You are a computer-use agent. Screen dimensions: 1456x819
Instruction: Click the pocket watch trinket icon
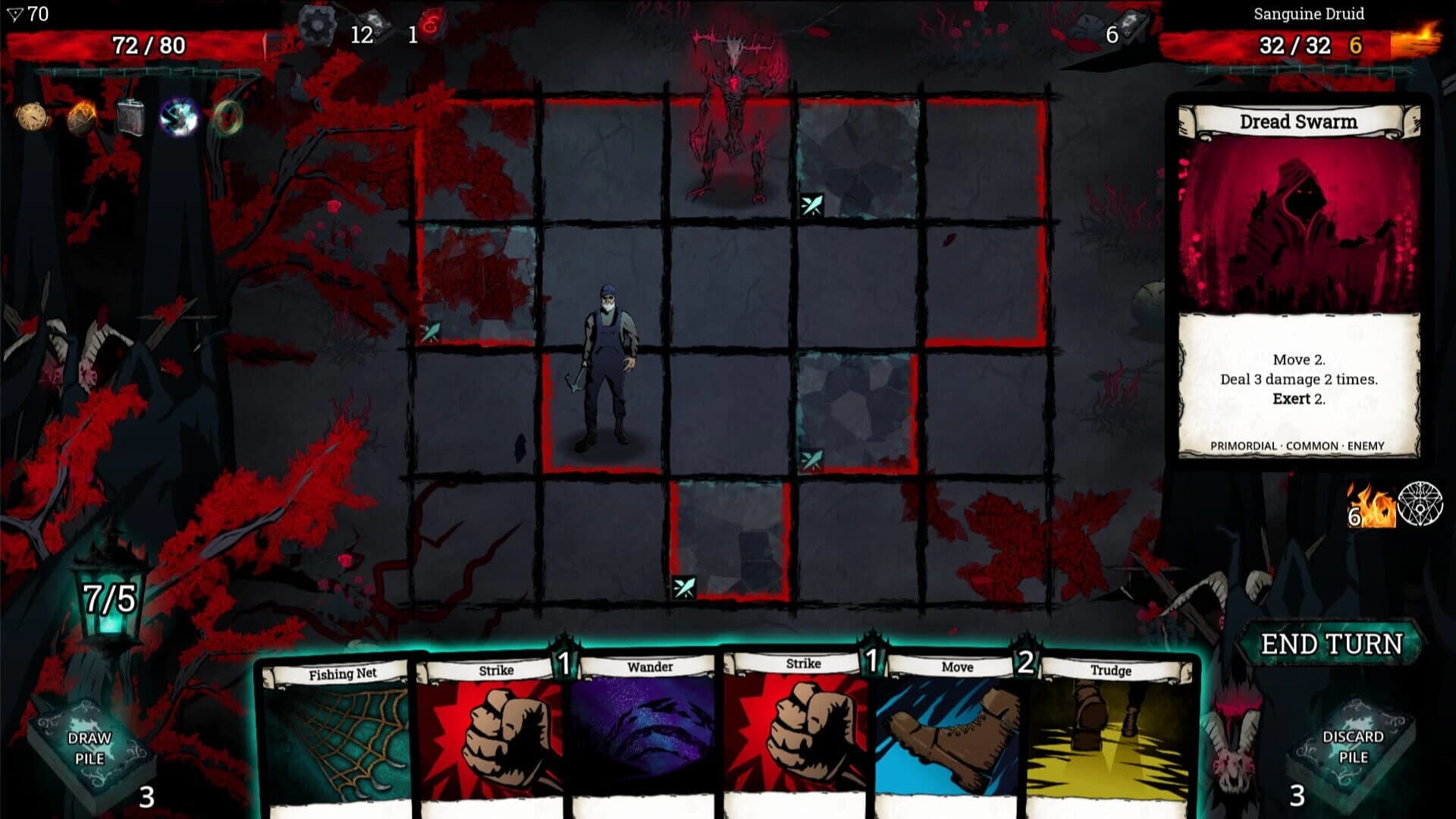point(32,118)
